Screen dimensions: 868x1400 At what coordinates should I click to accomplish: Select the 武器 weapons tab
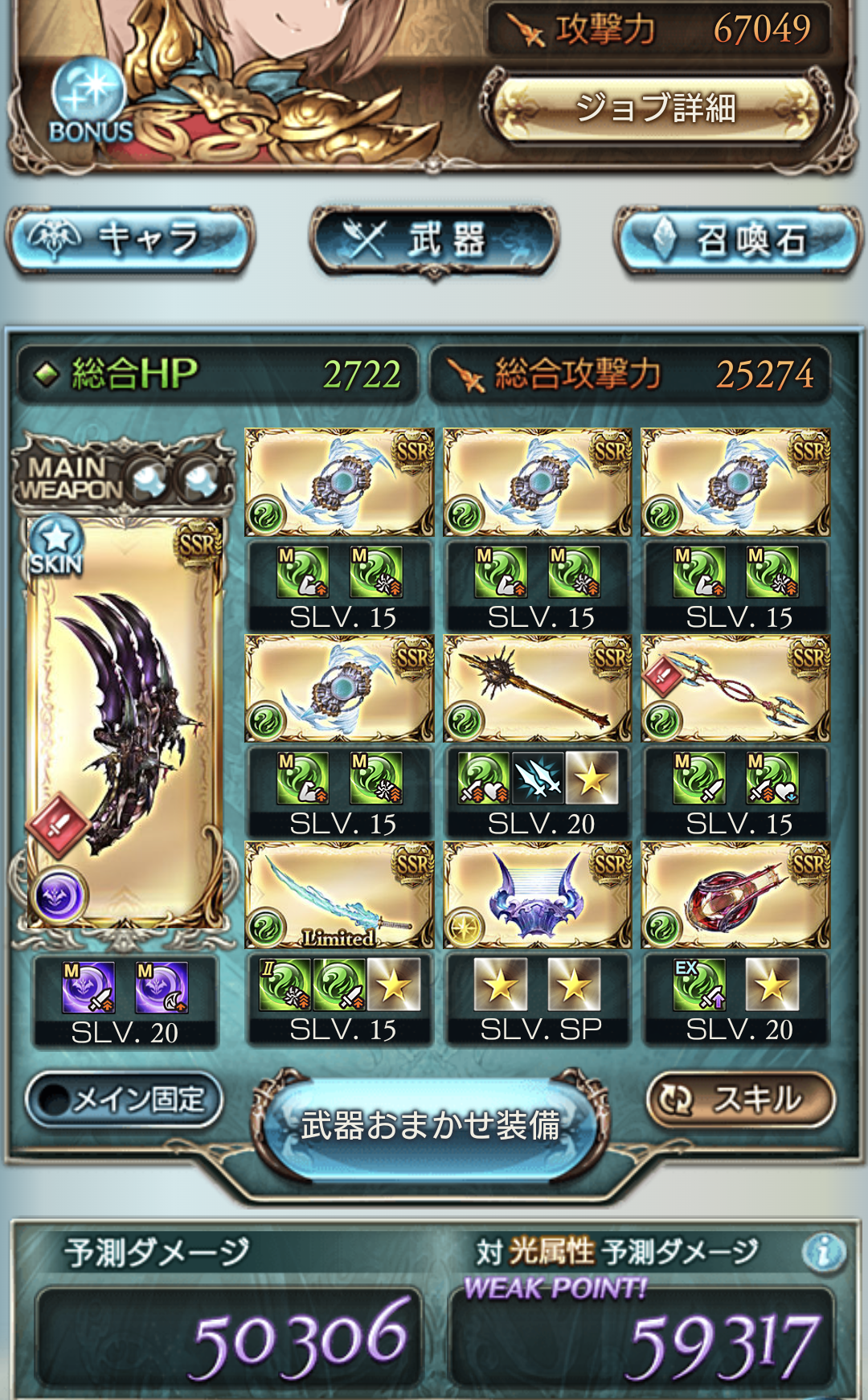tap(434, 240)
